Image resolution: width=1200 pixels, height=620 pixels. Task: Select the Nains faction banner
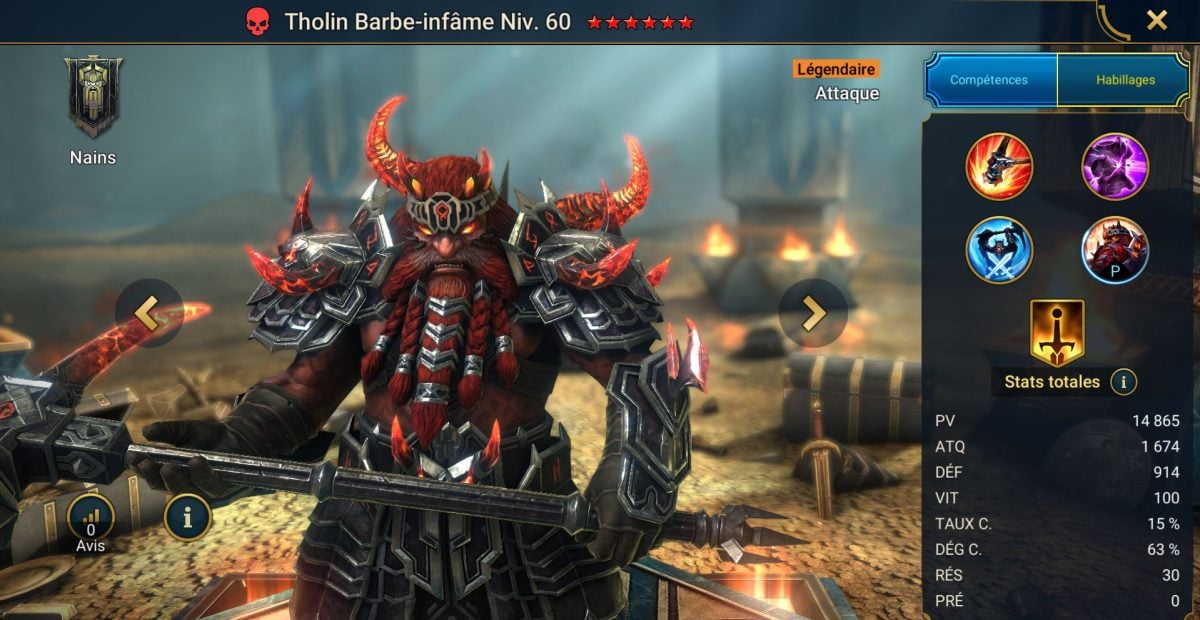point(93,97)
